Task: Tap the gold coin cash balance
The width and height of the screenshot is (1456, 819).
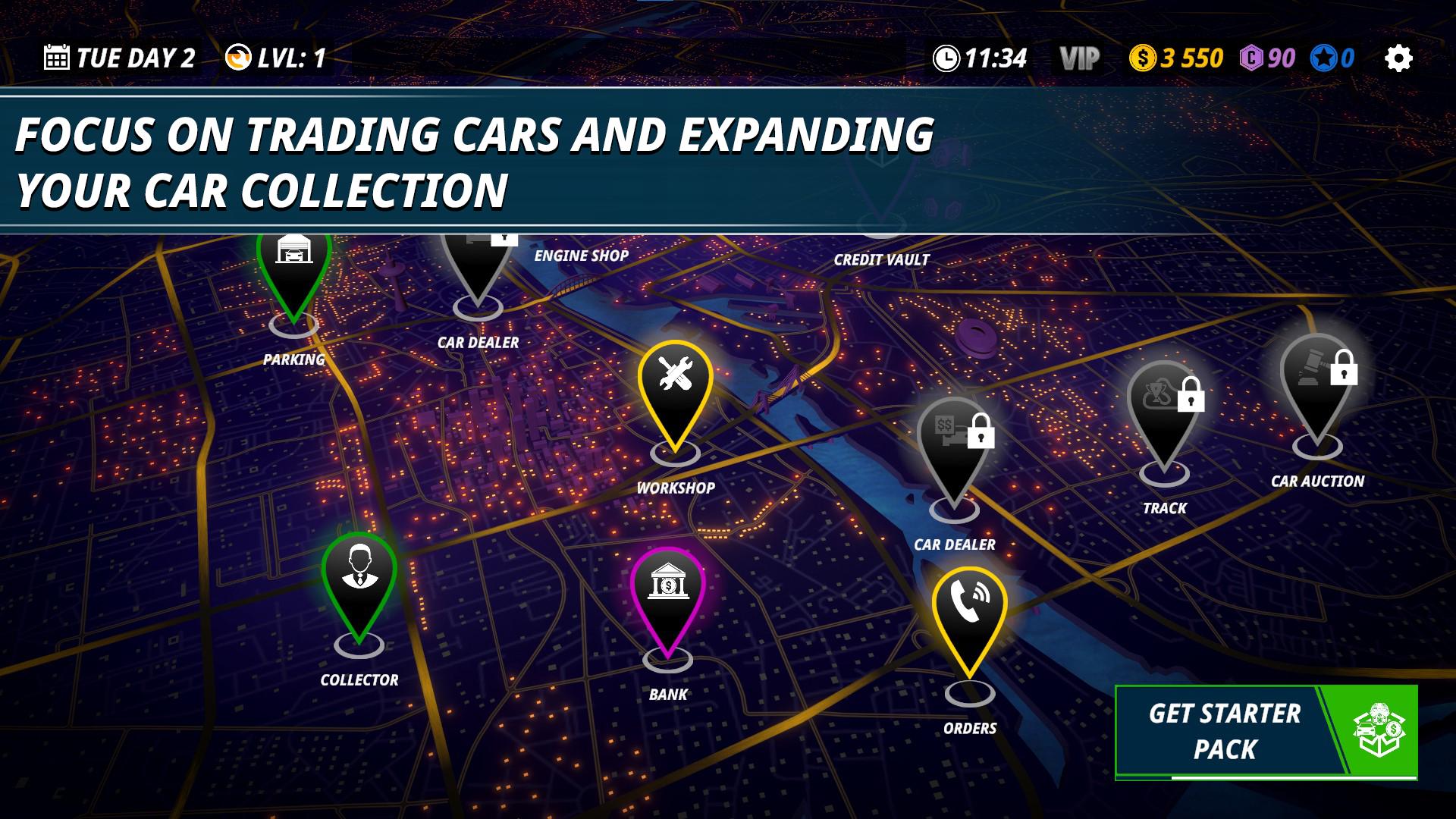Action: coord(1176,58)
